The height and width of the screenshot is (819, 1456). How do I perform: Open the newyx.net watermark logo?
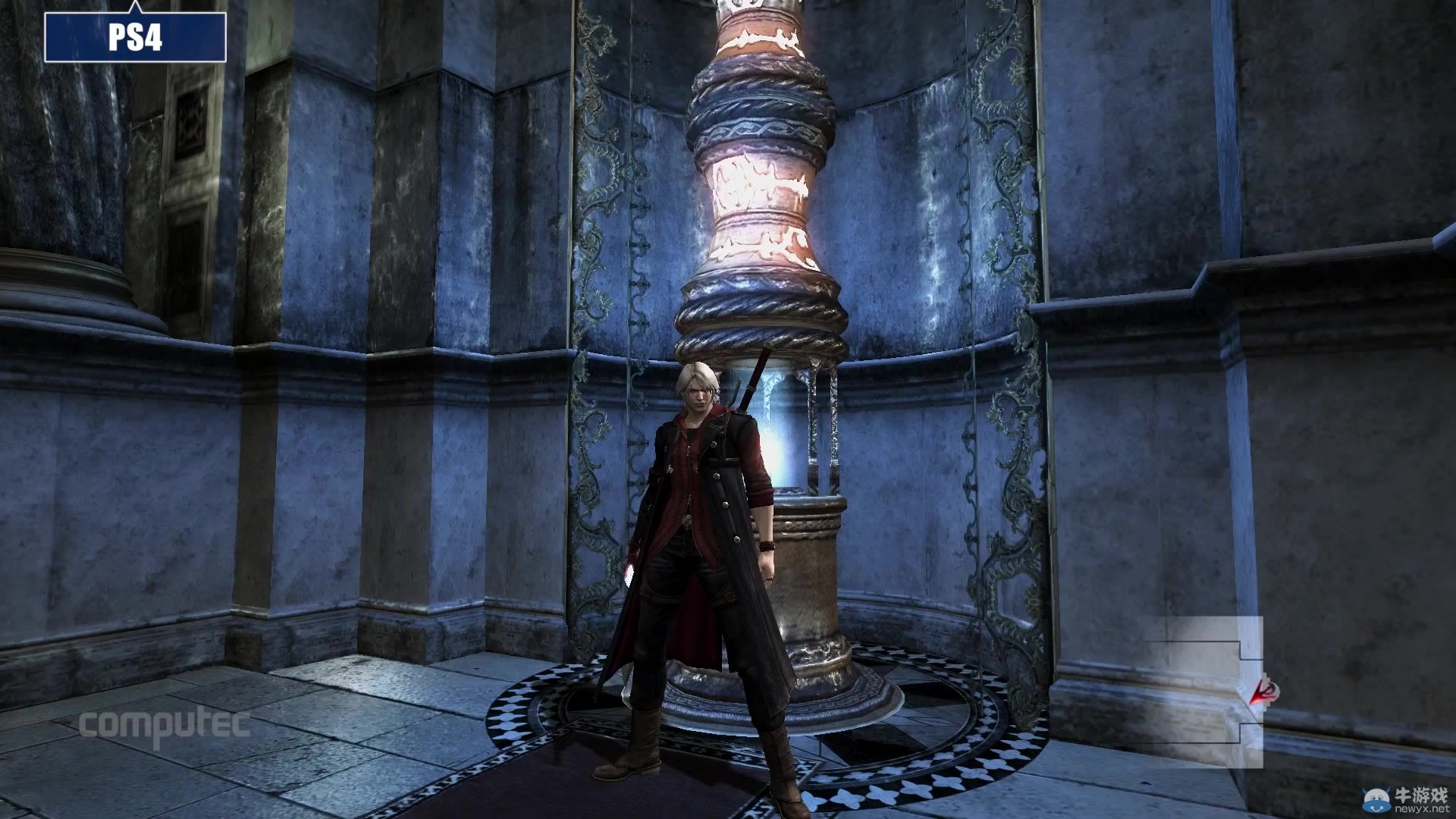[x=1404, y=801]
